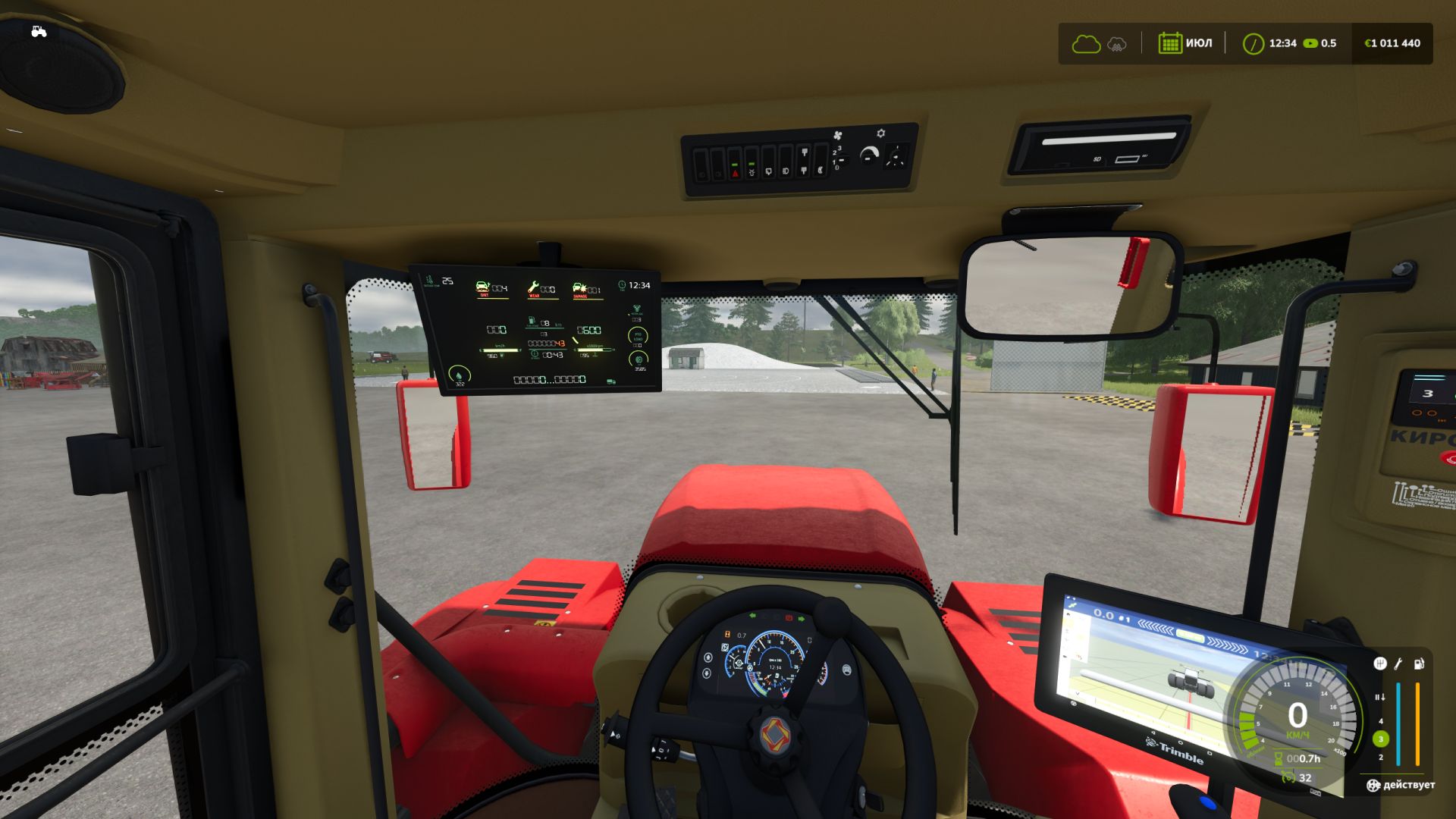The width and height of the screenshot is (1456, 819).
Task: Click the green time-scale icon showing 0.5
Action: tap(1310, 43)
